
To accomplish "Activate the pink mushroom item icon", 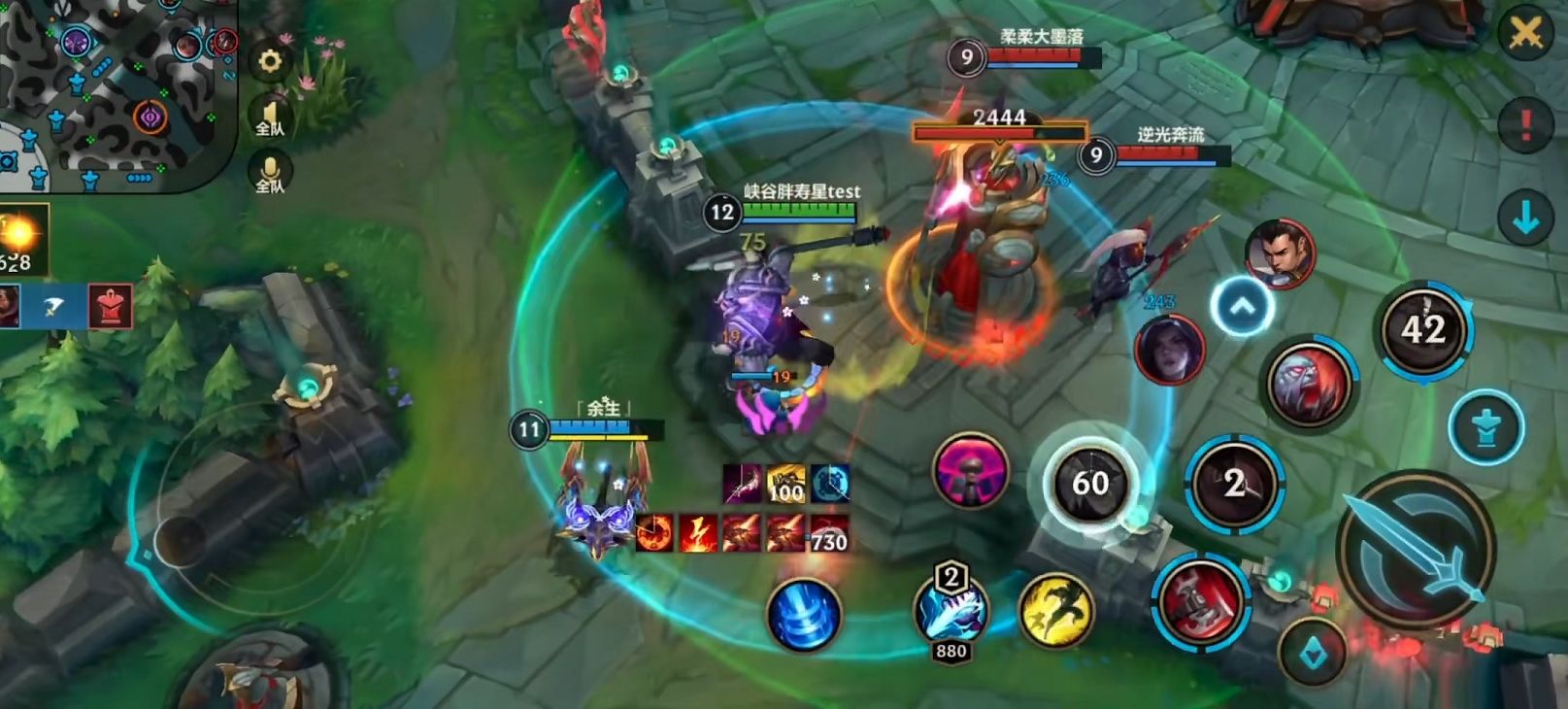I will [970, 471].
